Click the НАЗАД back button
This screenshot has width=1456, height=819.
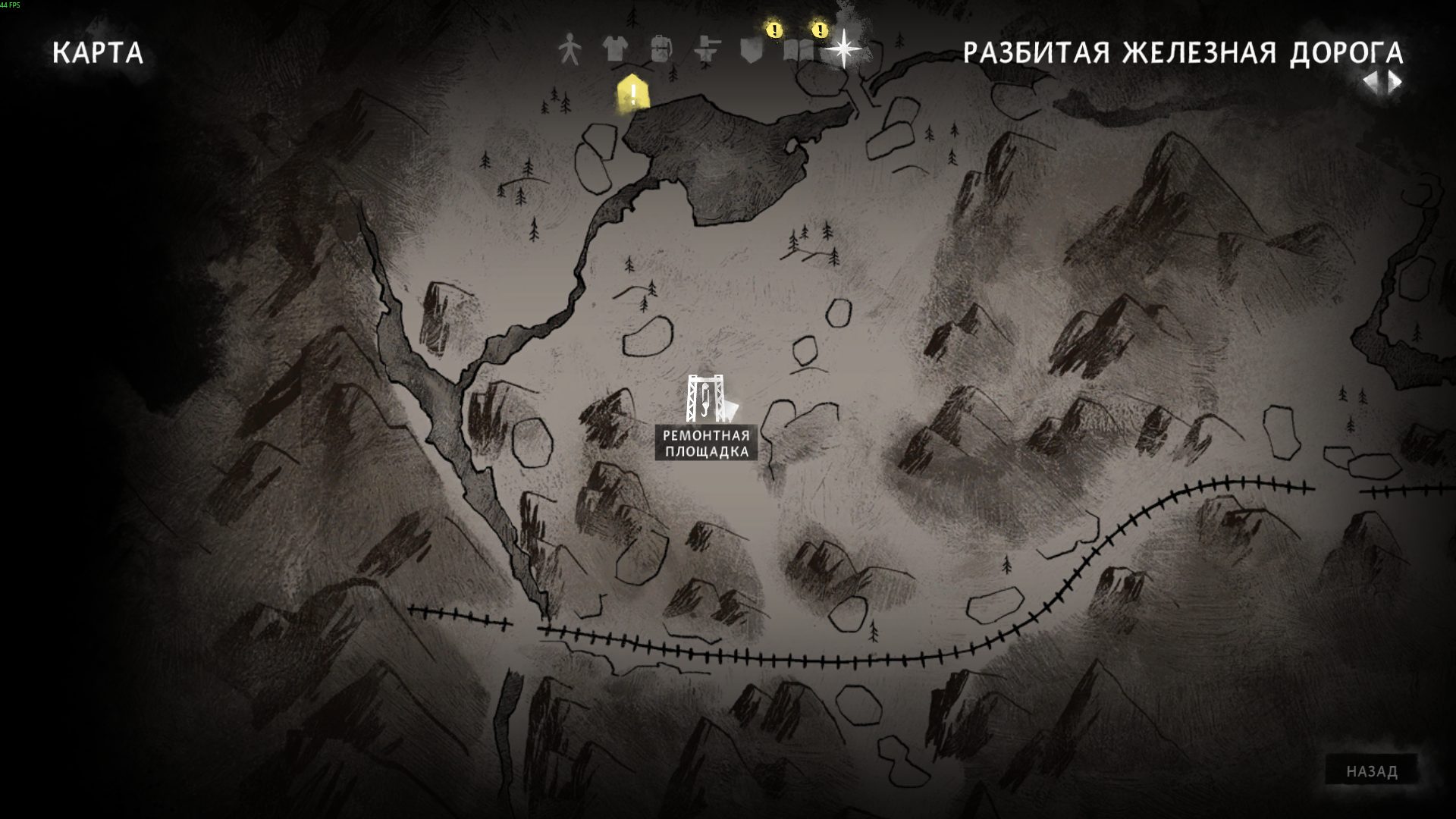coord(1371,772)
